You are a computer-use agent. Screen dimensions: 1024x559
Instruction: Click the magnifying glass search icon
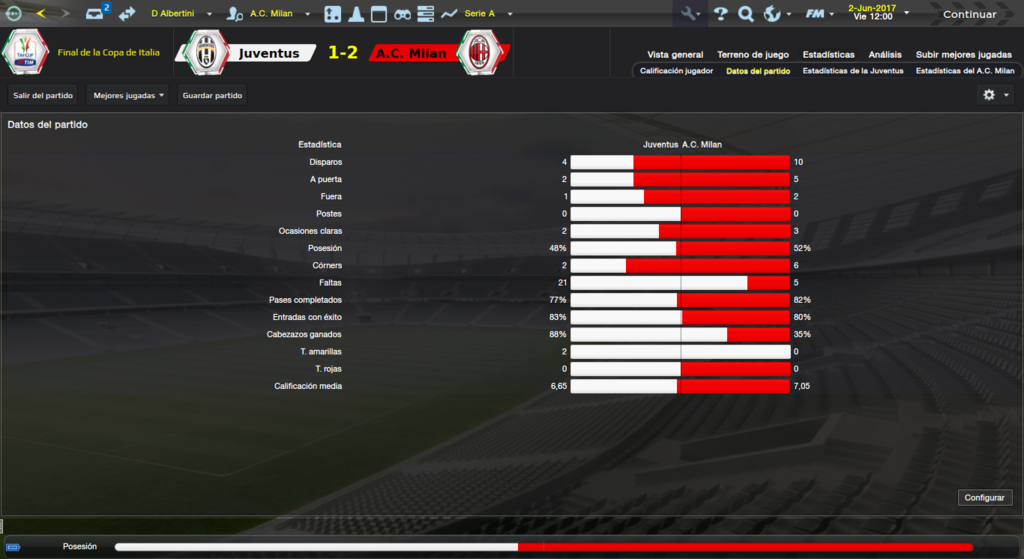745,14
